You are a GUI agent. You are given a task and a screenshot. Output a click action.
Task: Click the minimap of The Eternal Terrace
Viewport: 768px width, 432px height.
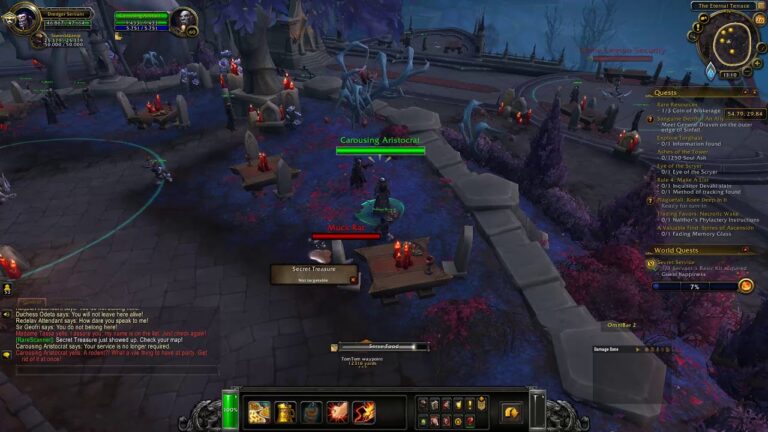(x=728, y=39)
